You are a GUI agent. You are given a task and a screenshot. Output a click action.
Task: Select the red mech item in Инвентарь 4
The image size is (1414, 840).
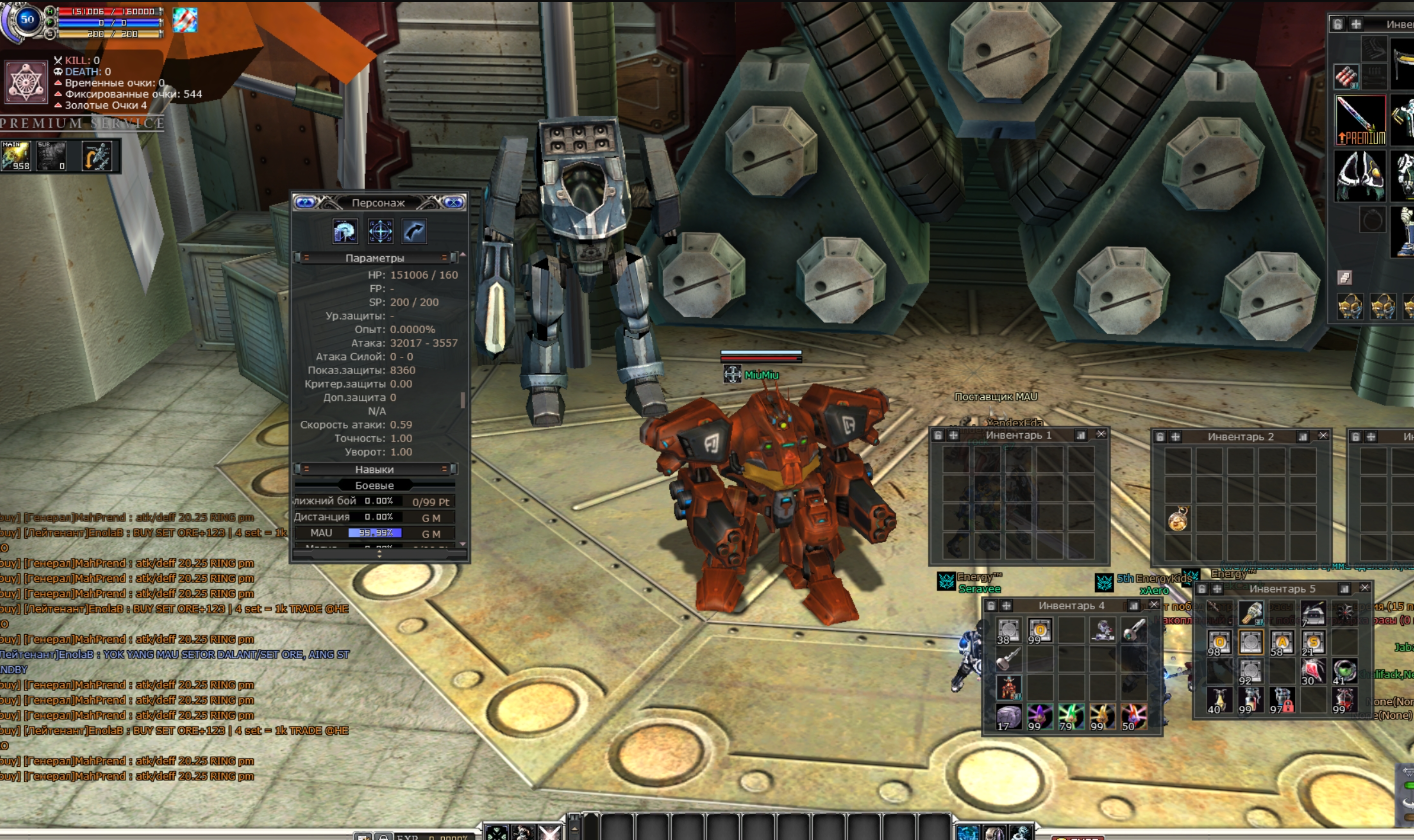click(1009, 687)
